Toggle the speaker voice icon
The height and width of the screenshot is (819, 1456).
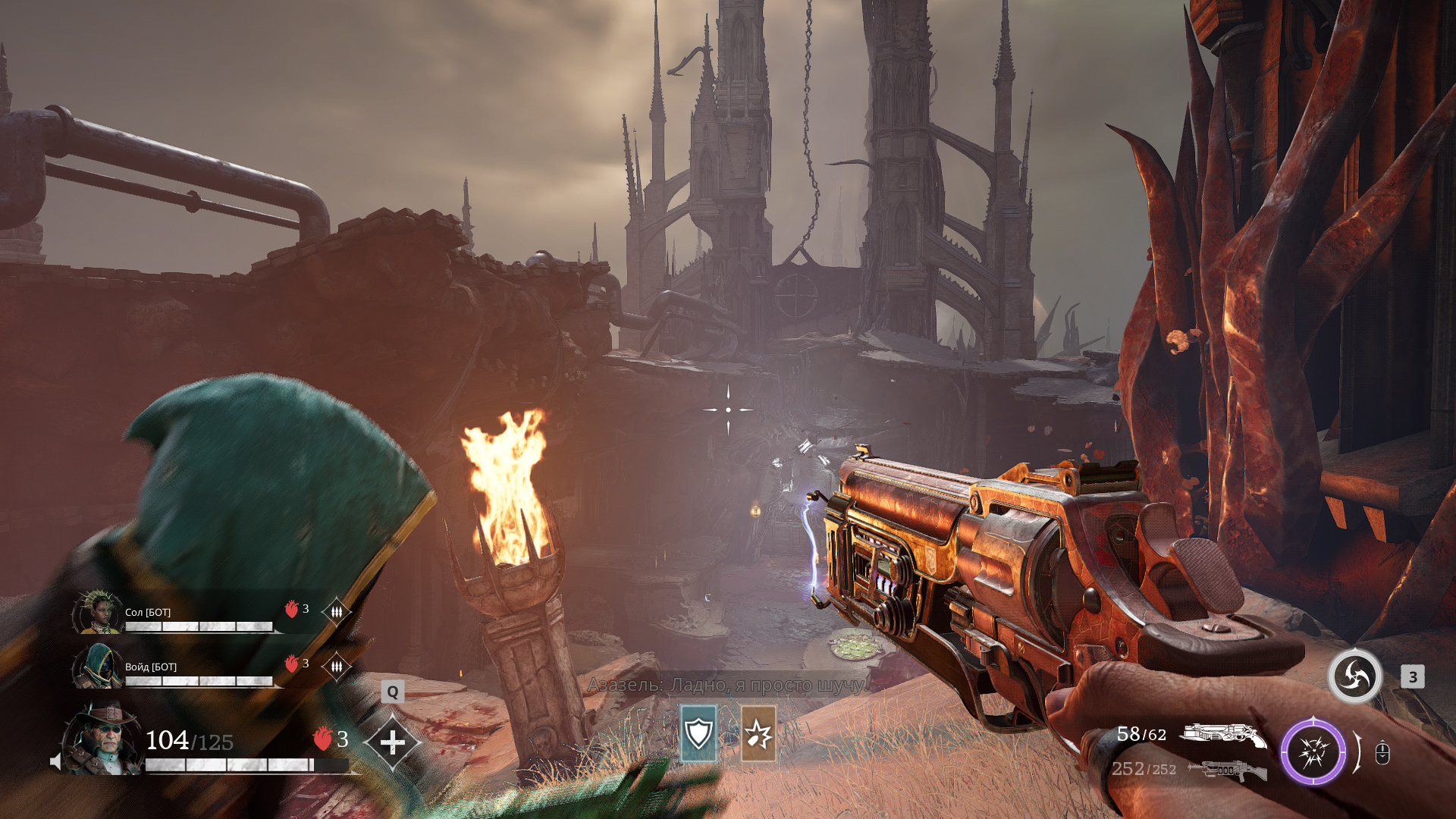coord(55,761)
